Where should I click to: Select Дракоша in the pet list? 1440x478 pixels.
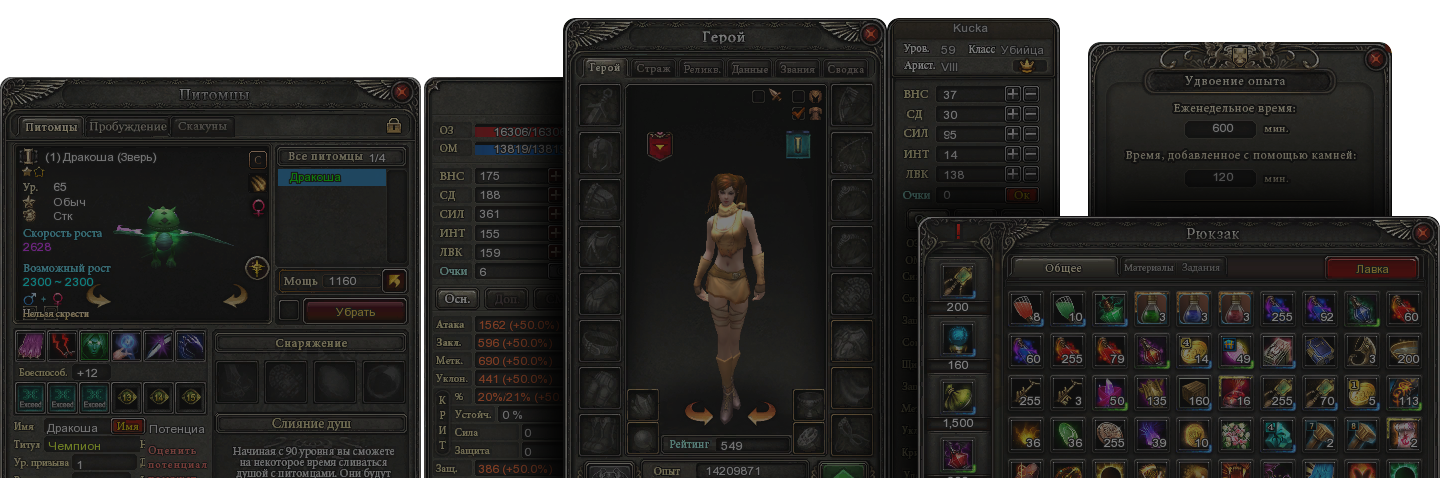tap(330, 178)
